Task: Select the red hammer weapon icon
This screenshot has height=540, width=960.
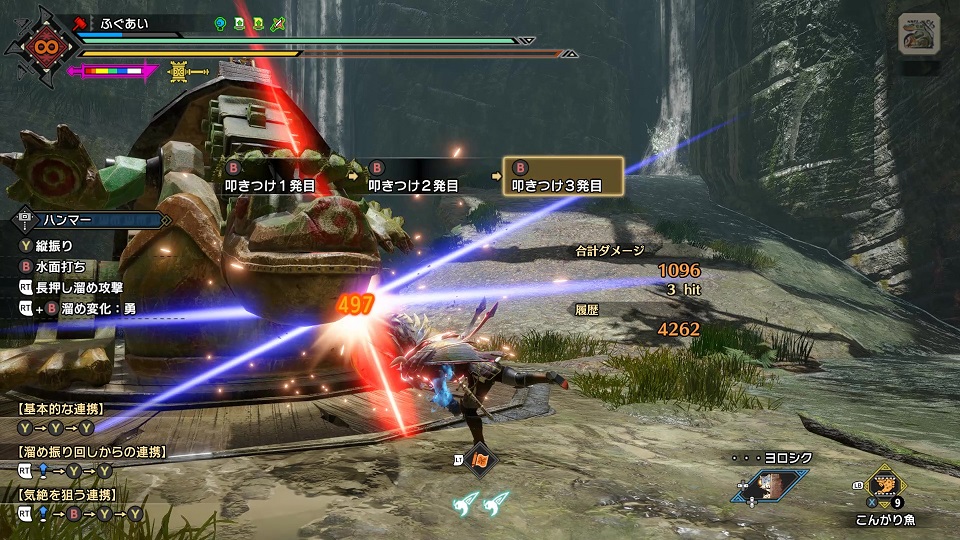Action: coord(79,21)
